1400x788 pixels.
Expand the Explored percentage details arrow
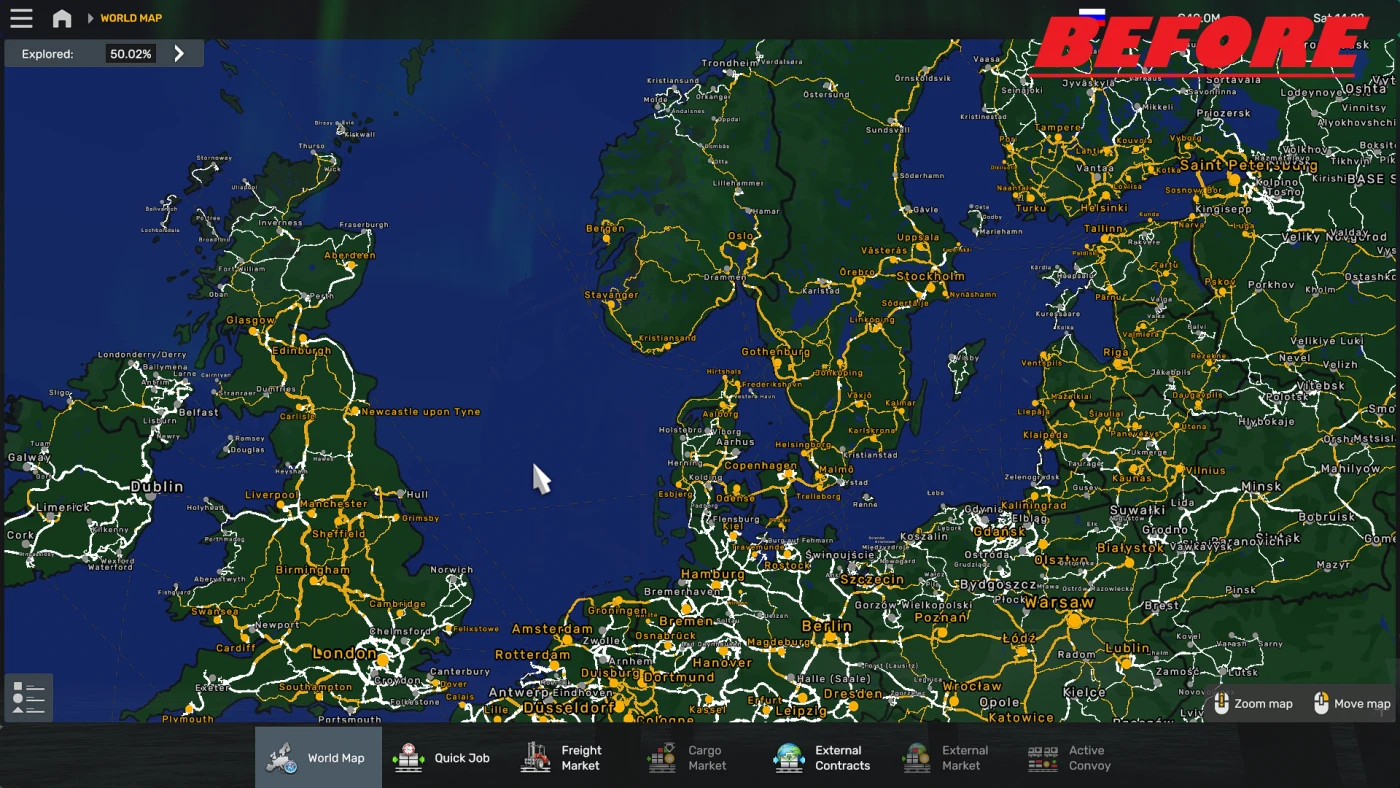point(179,53)
